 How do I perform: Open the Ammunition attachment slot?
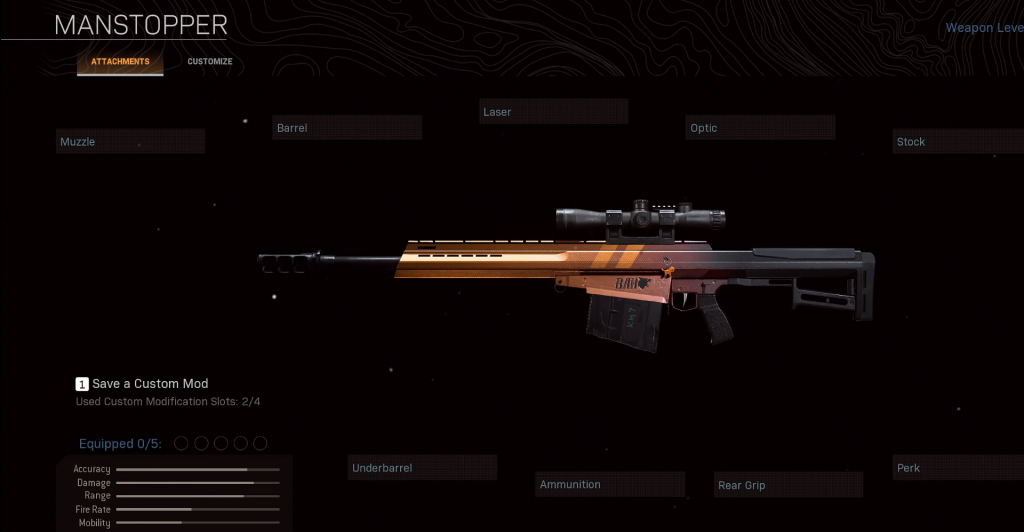click(x=610, y=485)
